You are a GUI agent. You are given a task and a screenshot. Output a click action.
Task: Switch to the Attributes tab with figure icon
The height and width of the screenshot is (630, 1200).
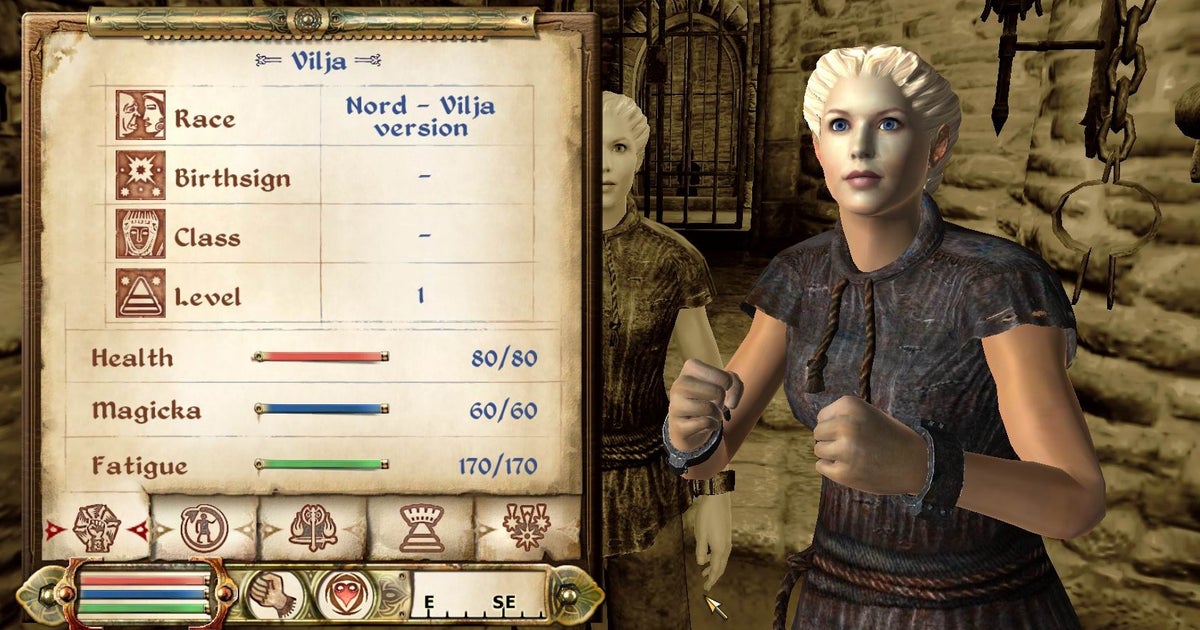pos(204,527)
